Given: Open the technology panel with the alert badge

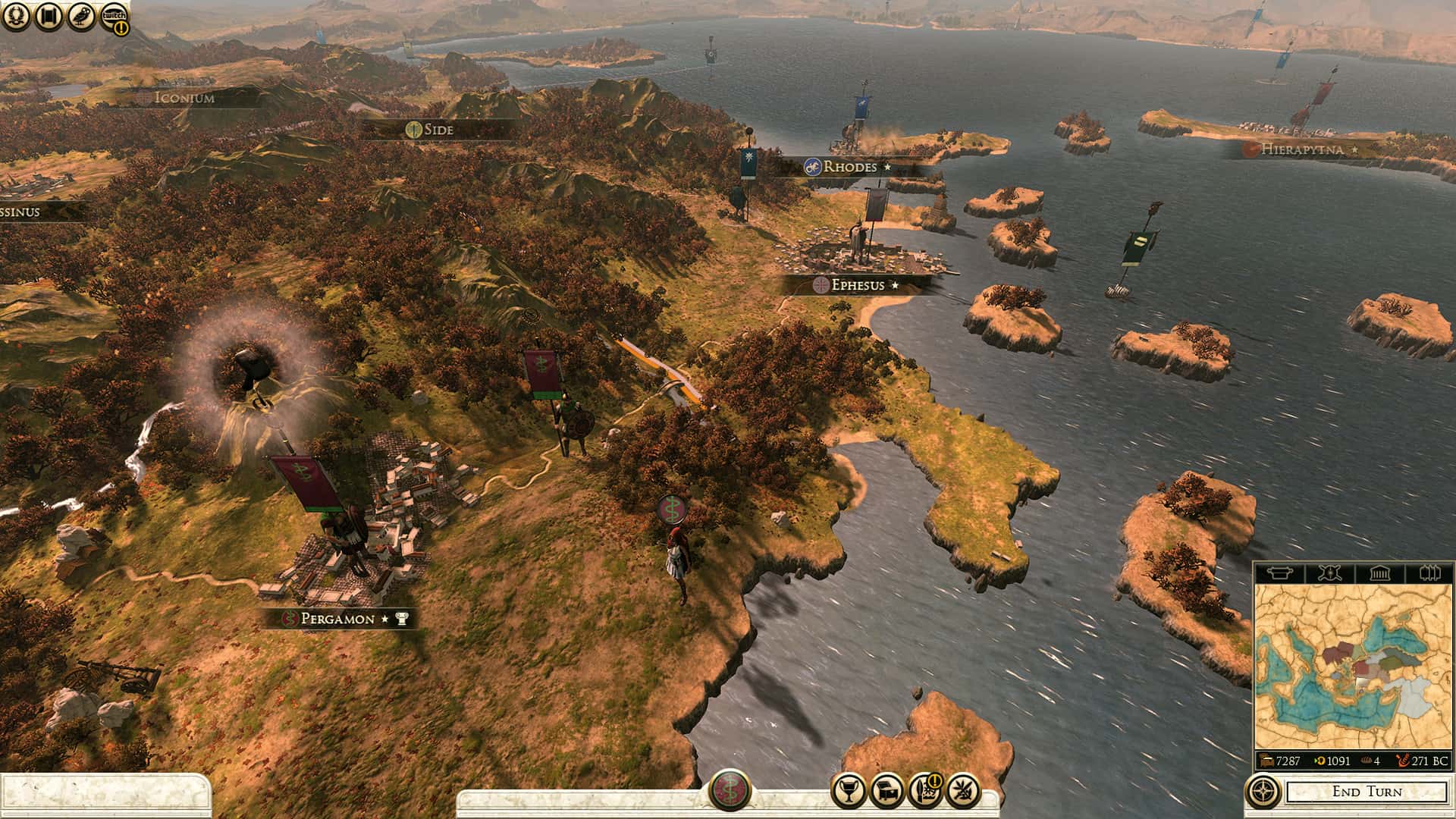Looking at the screenshot, I should pyautogui.click(x=925, y=792).
